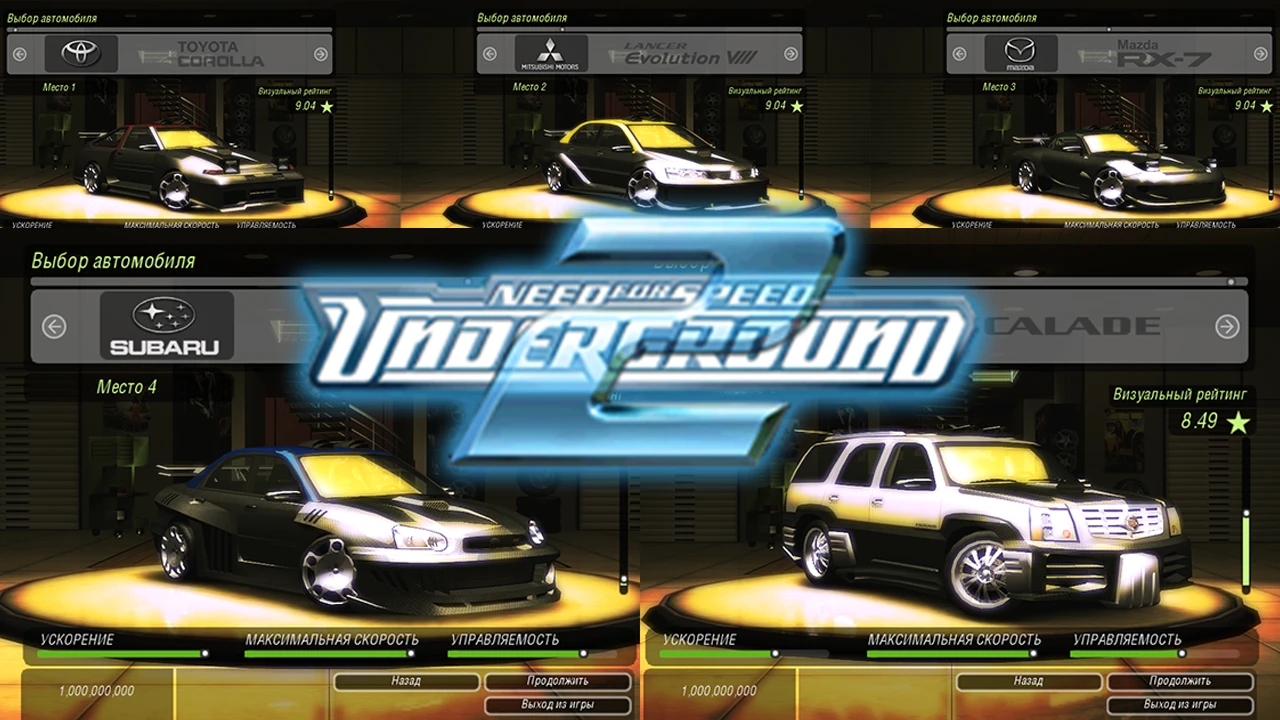Click the Выбор автомобиля header
The image size is (1280, 720).
point(113,261)
